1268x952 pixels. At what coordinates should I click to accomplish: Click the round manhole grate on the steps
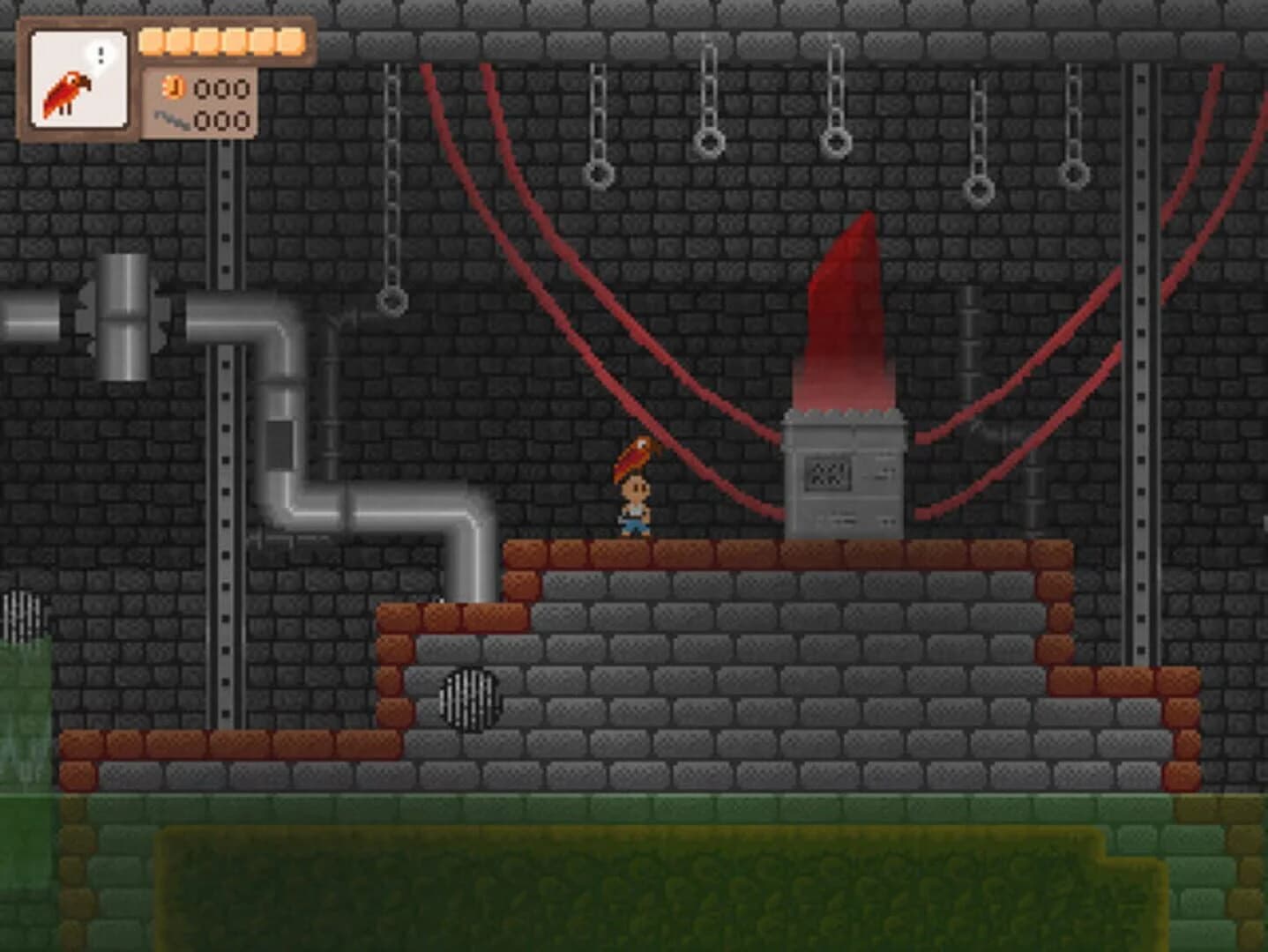467,699
